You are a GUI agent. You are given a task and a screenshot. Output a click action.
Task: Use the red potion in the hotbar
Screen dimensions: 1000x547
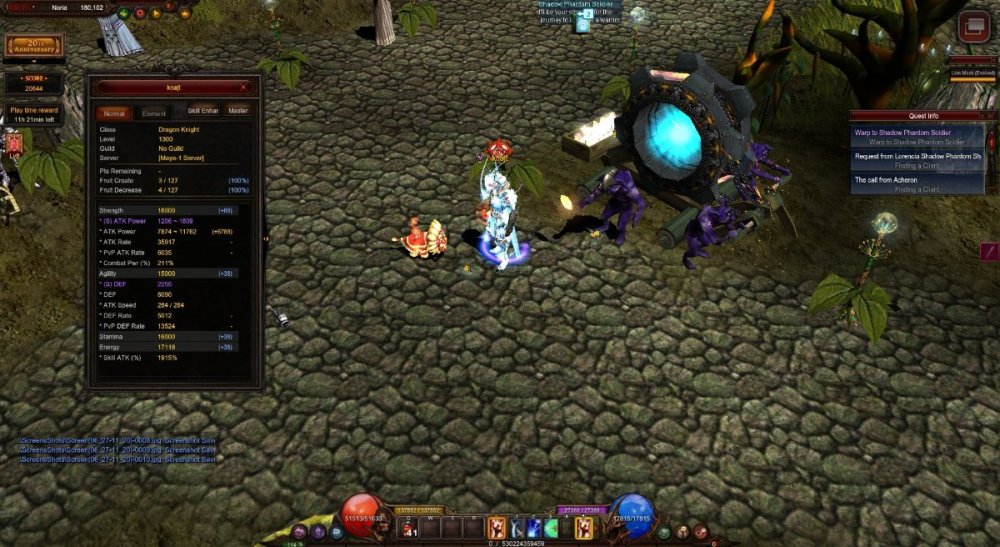point(410,528)
